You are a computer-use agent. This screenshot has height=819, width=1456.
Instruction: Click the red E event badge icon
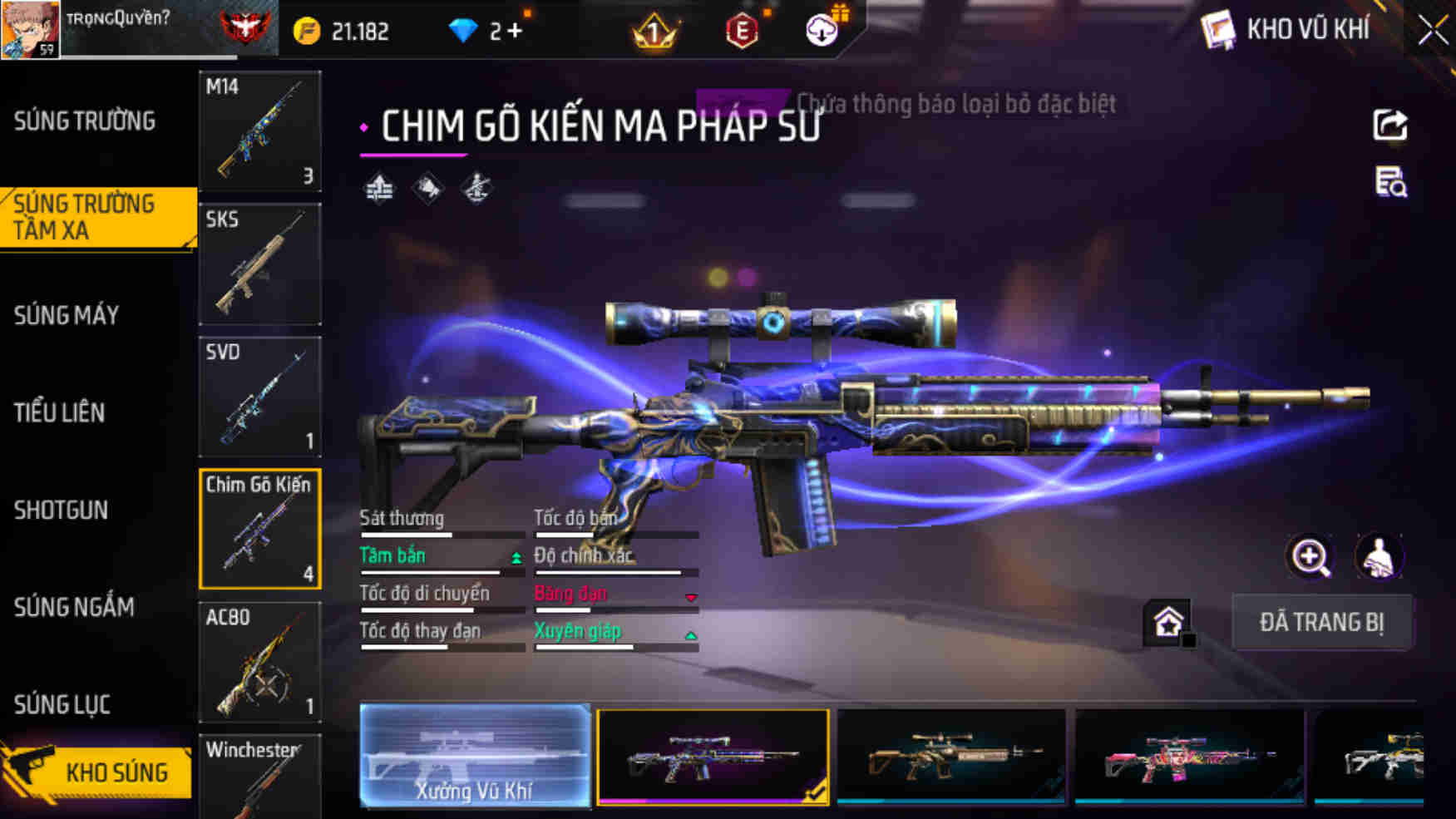(744, 28)
